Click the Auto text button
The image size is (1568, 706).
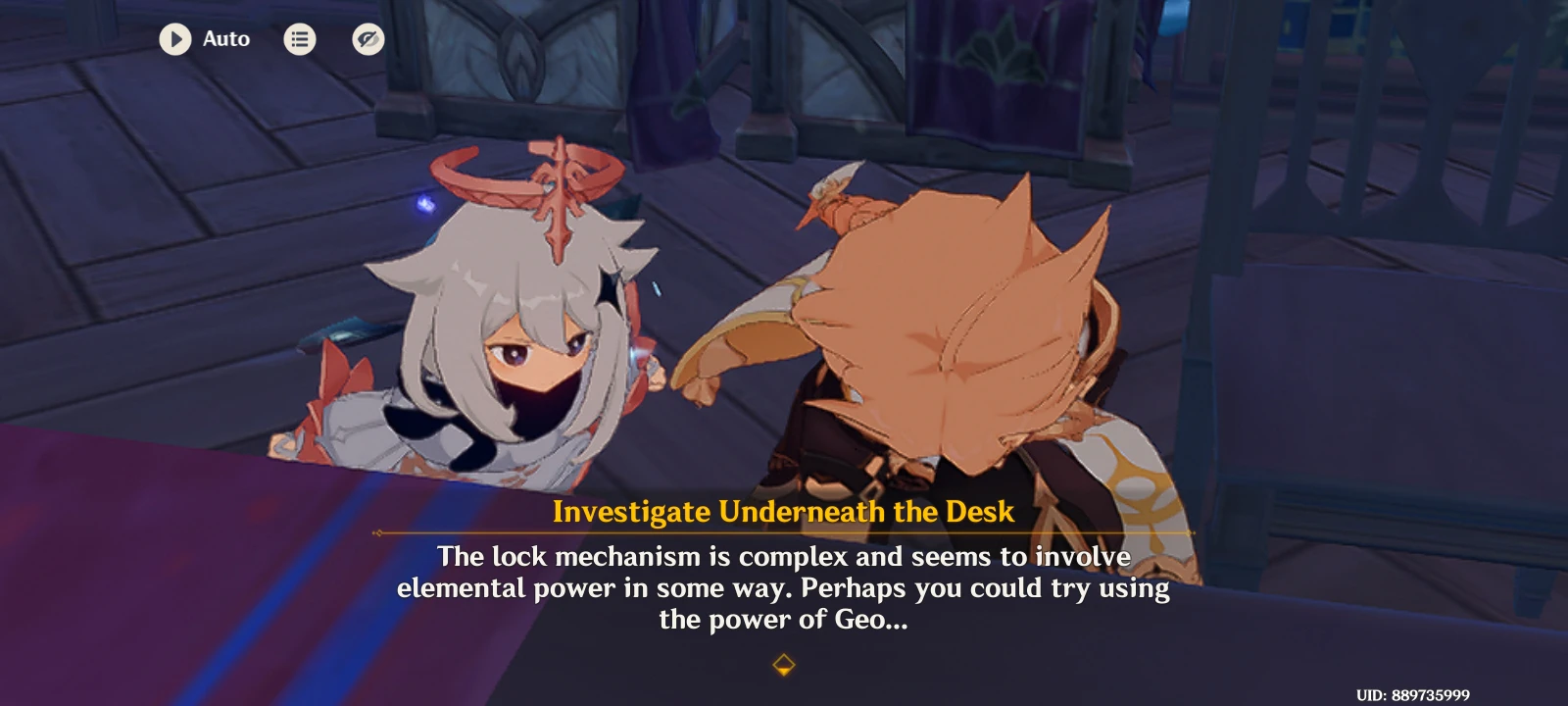224,39
